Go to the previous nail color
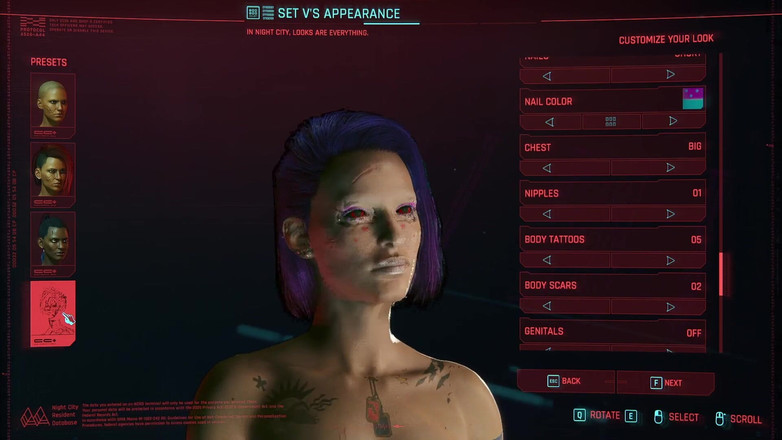782x440 pixels. (x=549, y=121)
